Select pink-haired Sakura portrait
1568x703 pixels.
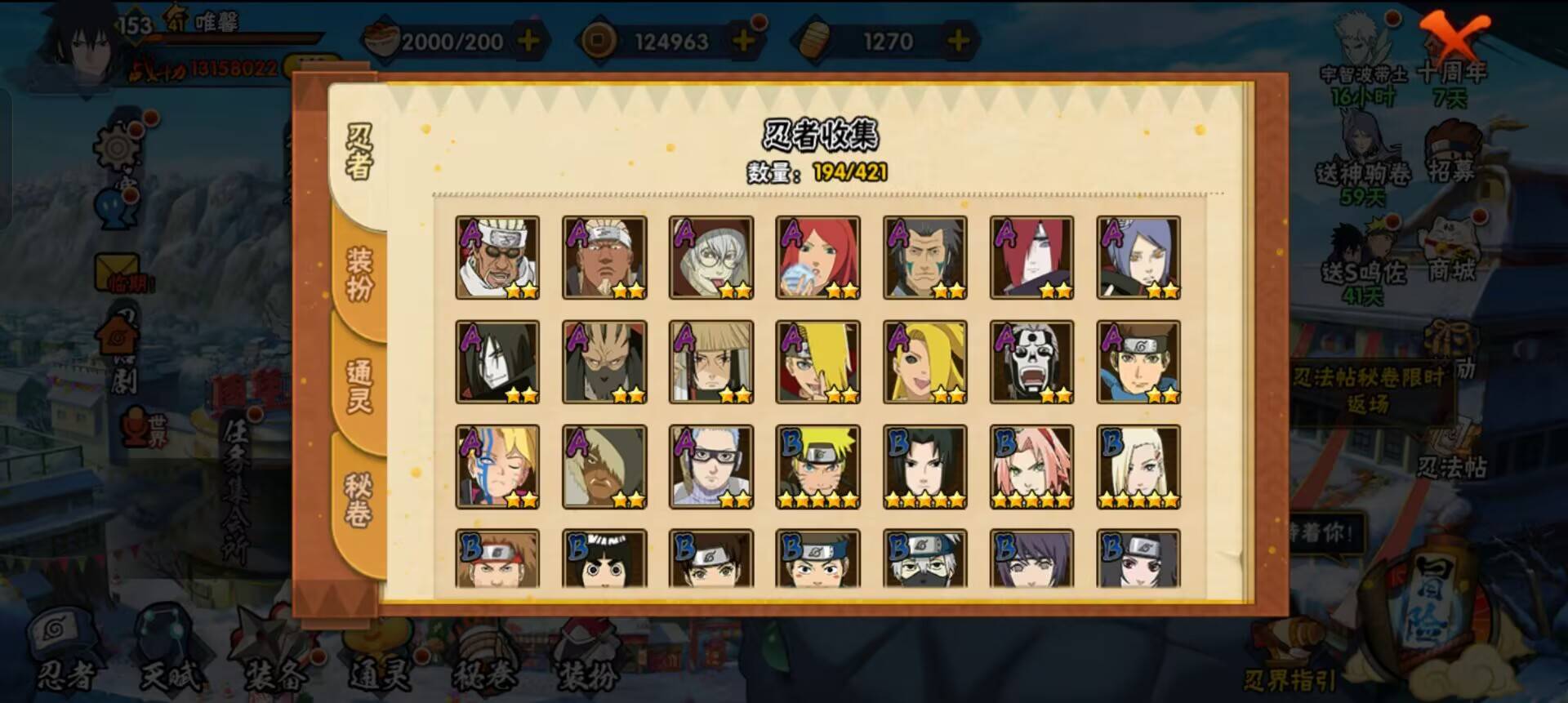[x=1031, y=466]
